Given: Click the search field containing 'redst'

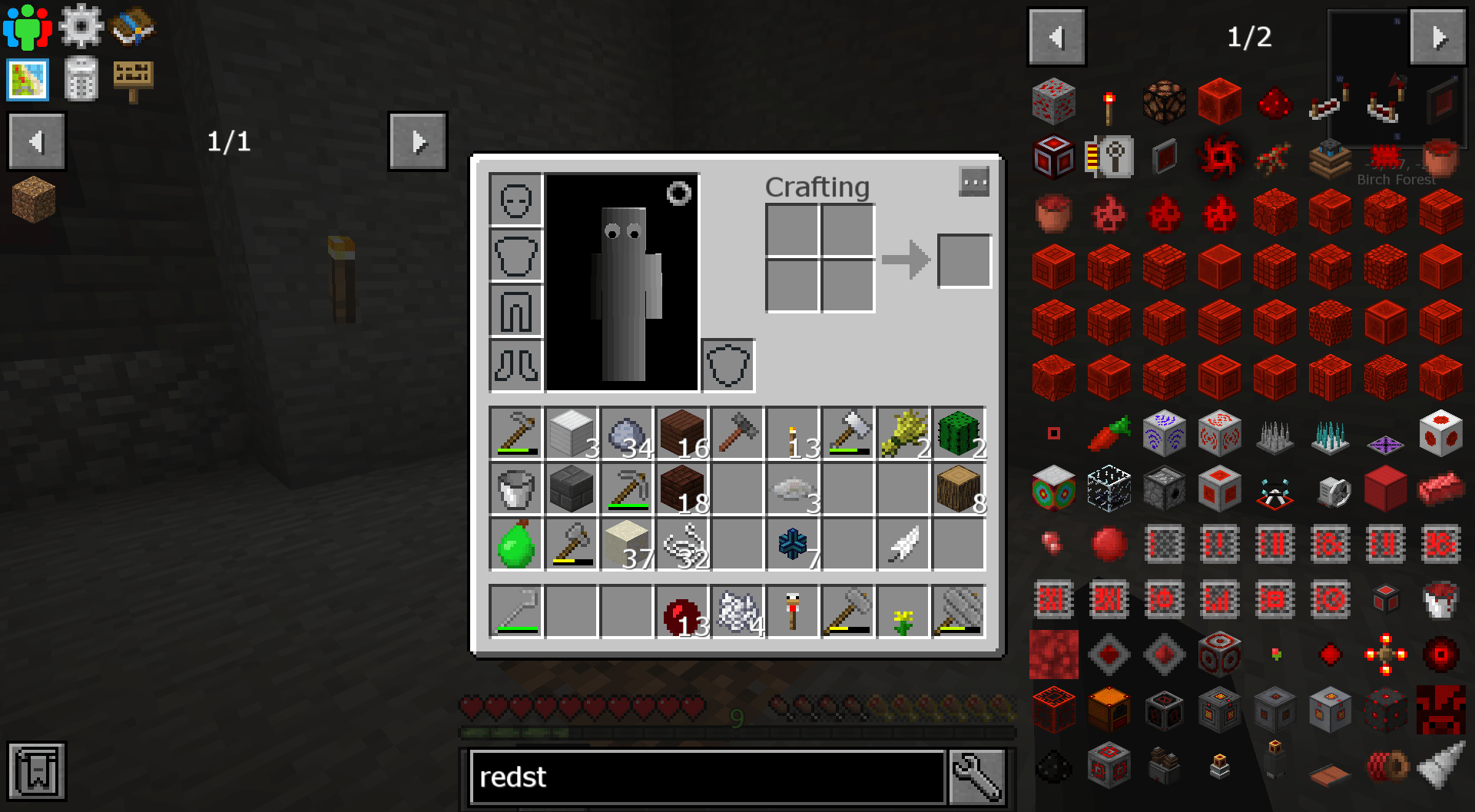Looking at the screenshot, I should pyautogui.click(x=707, y=777).
